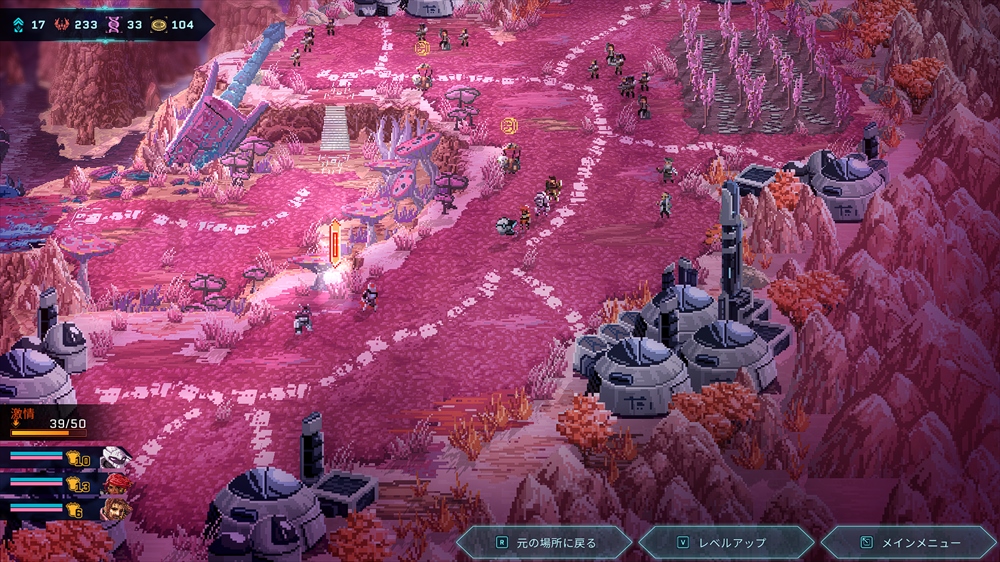This screenshot has width=1000, height=562.
Task: Select the white-masked hero portrait
Action: pos(116,459)
